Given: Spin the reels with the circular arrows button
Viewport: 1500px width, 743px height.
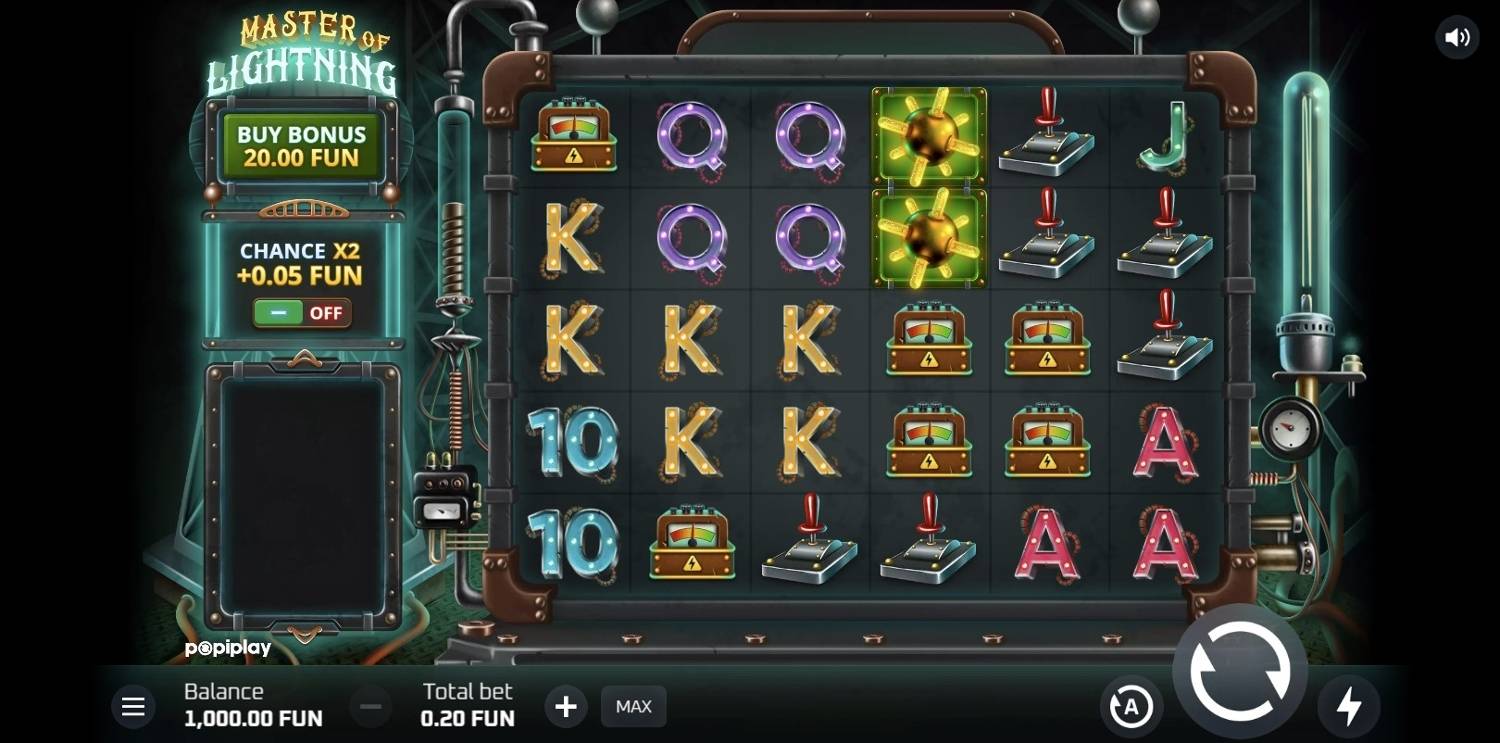Looking at the screenshot, I should pos(1239,671).
